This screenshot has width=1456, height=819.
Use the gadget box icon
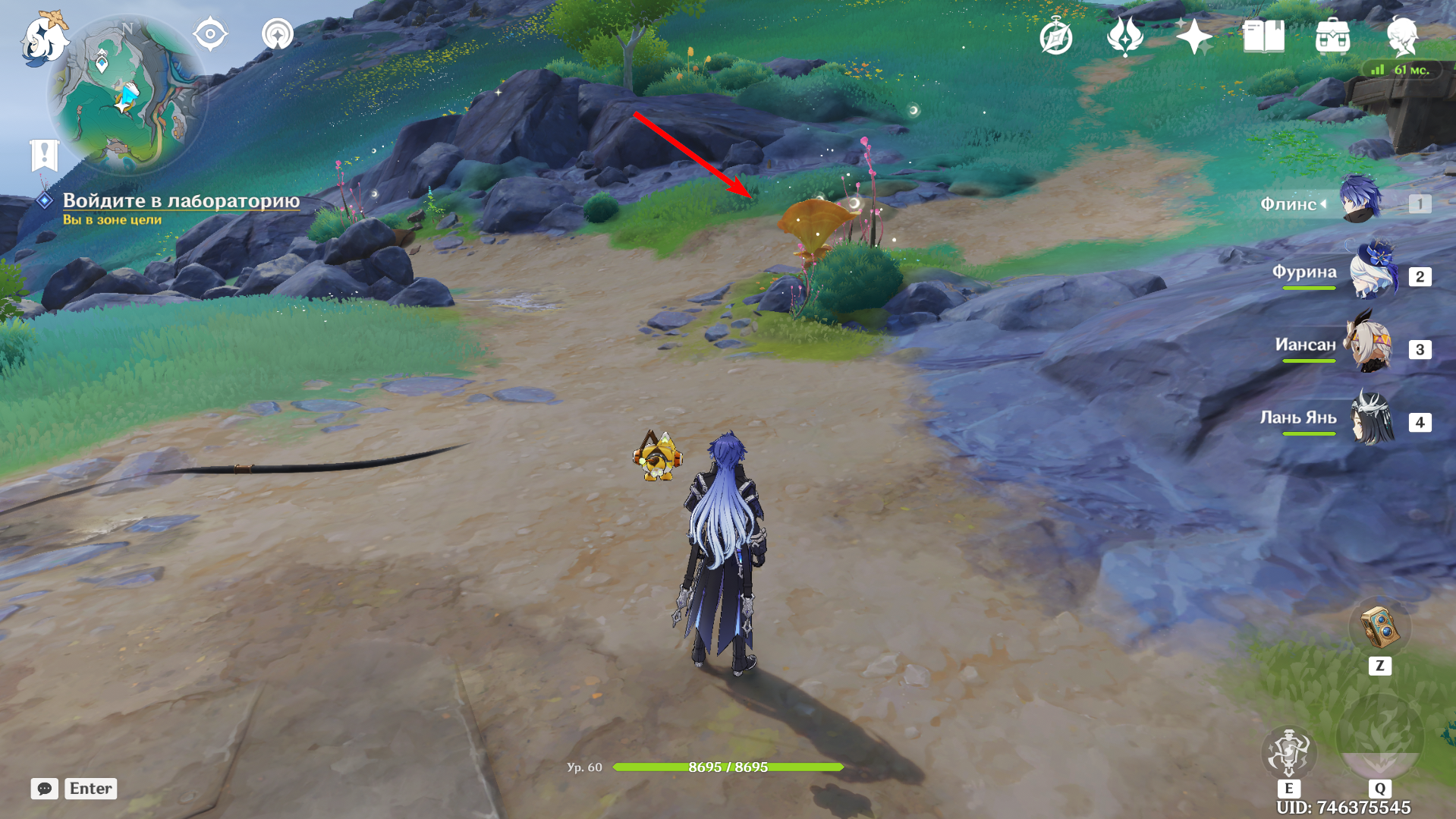pyautogui.click(x=1379, y=628)
